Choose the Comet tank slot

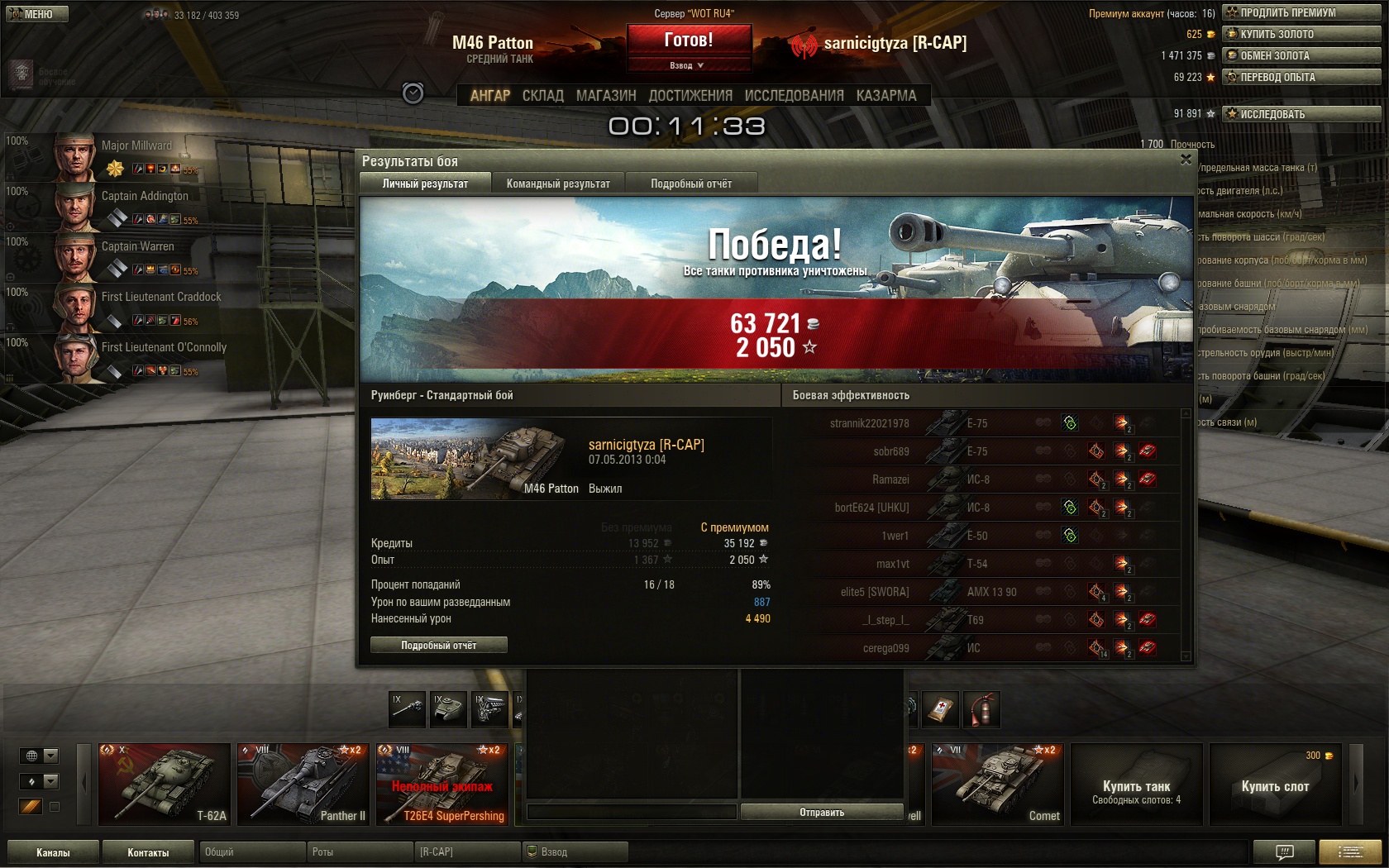997,785
